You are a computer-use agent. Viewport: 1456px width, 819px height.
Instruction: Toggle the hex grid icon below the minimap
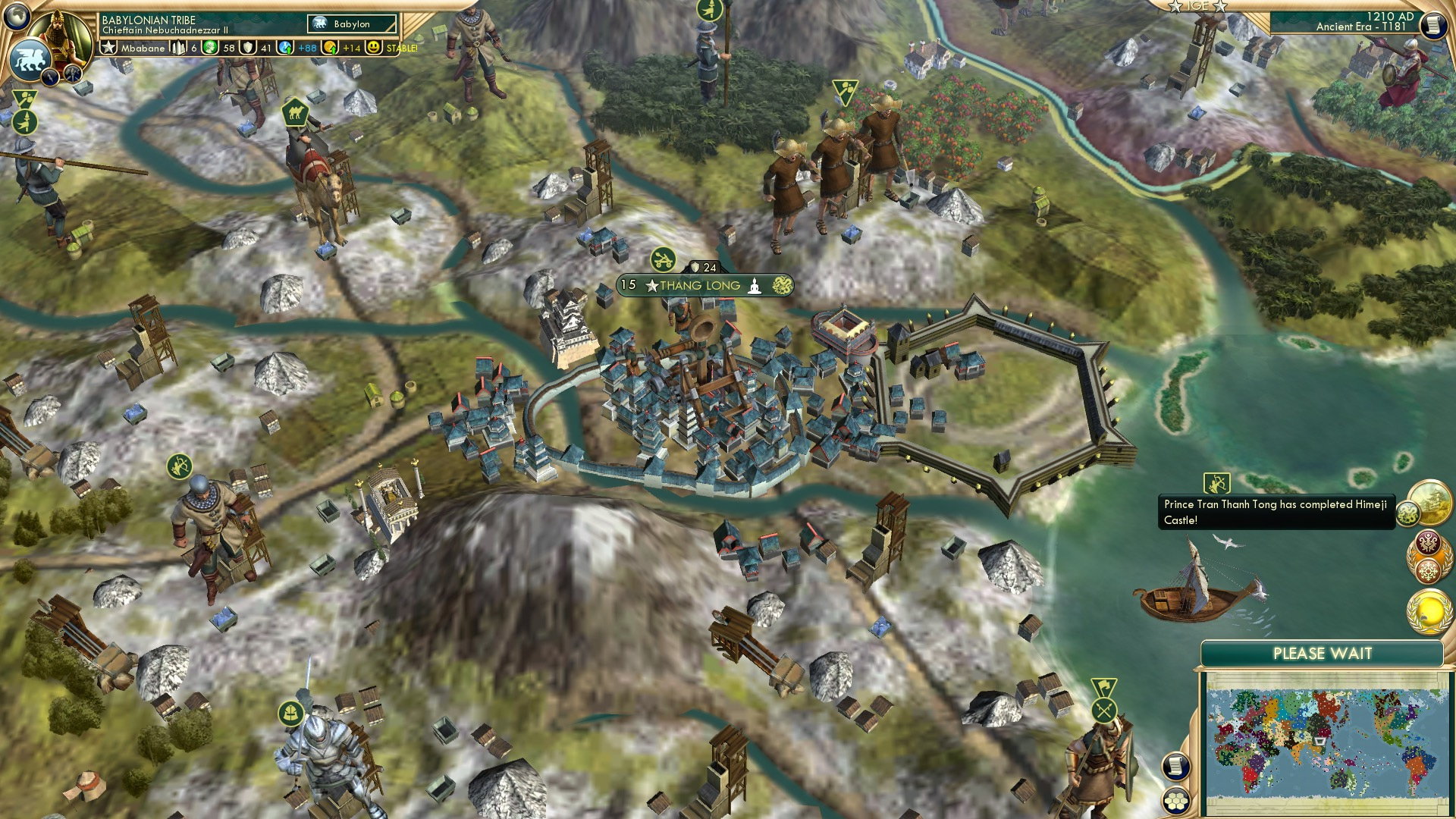coord(1175,801)
